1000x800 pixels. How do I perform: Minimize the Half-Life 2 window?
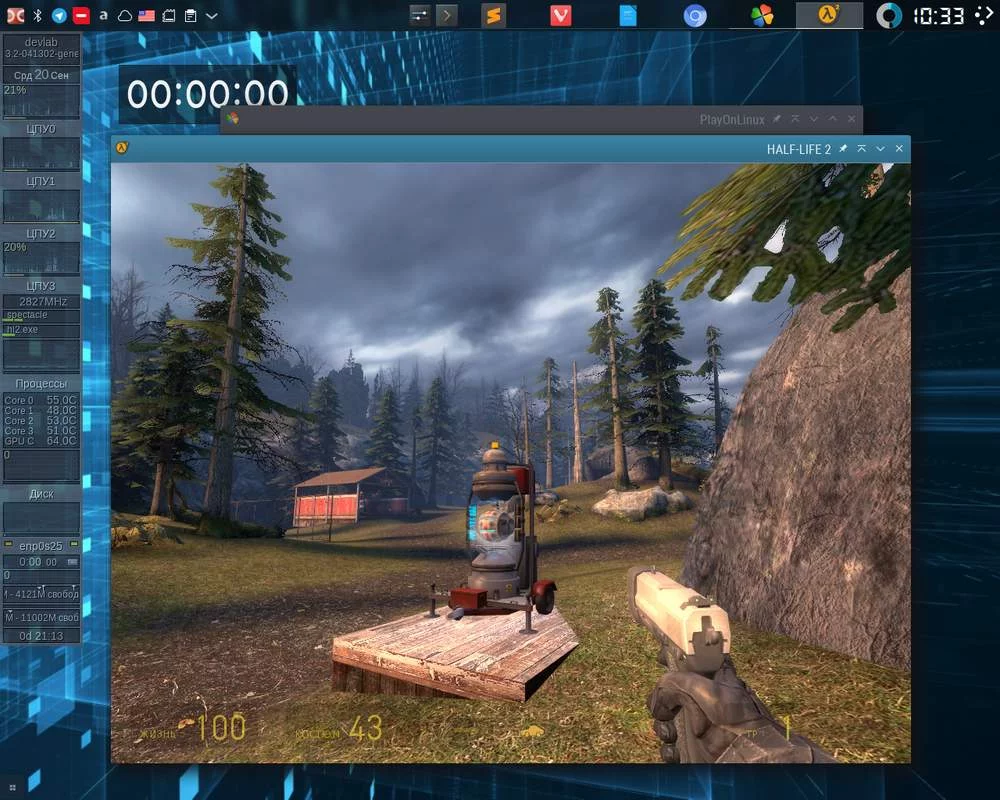(880, 149)
